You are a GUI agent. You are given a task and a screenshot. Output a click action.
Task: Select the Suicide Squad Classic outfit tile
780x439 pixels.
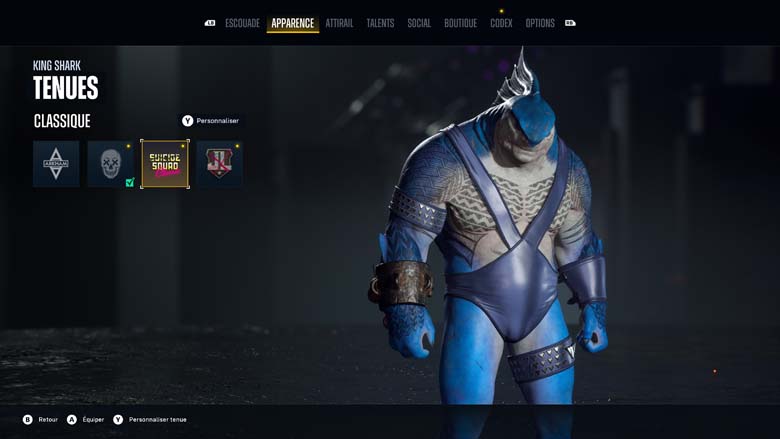165,164
